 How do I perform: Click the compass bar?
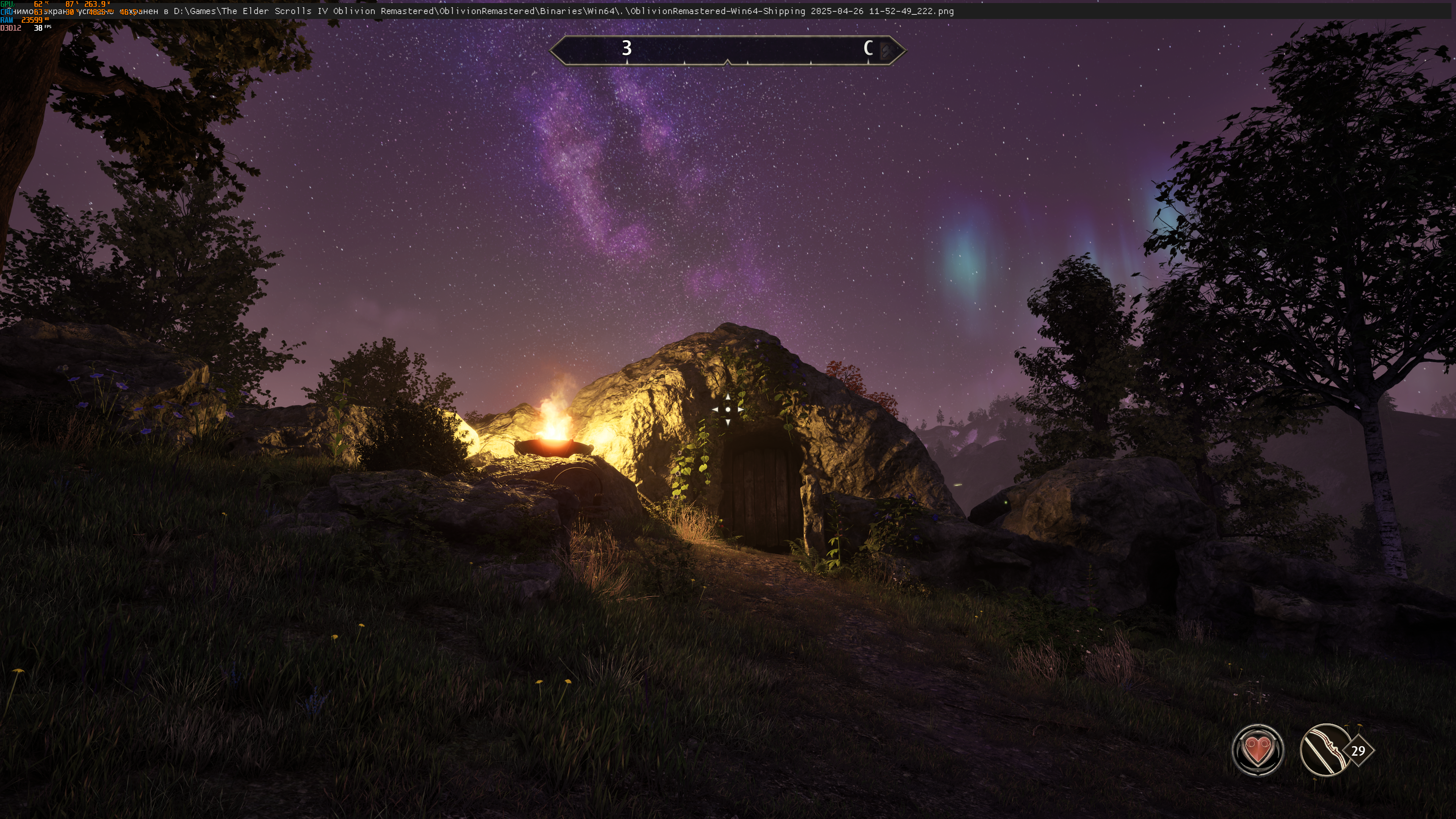click(x=728, y=50)
